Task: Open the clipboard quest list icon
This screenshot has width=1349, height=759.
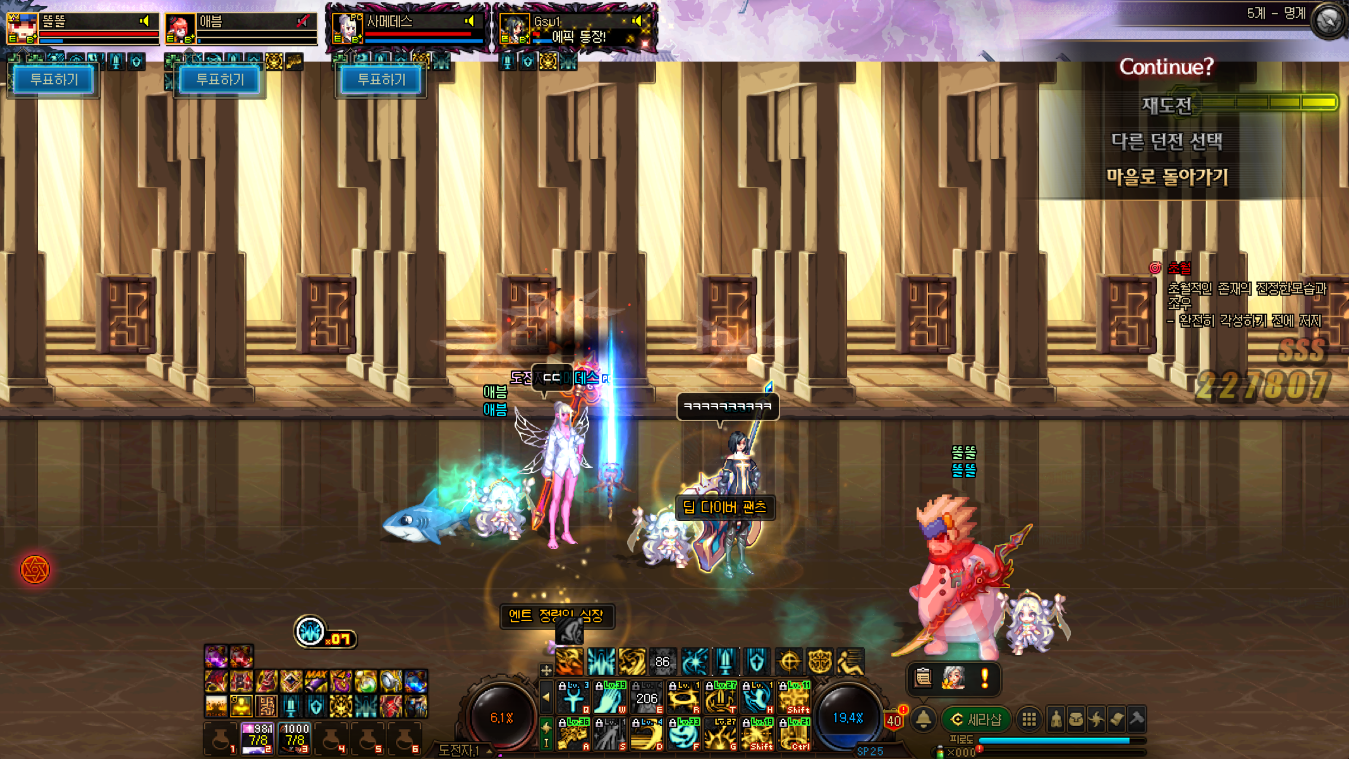Action: tap(923, 679)
